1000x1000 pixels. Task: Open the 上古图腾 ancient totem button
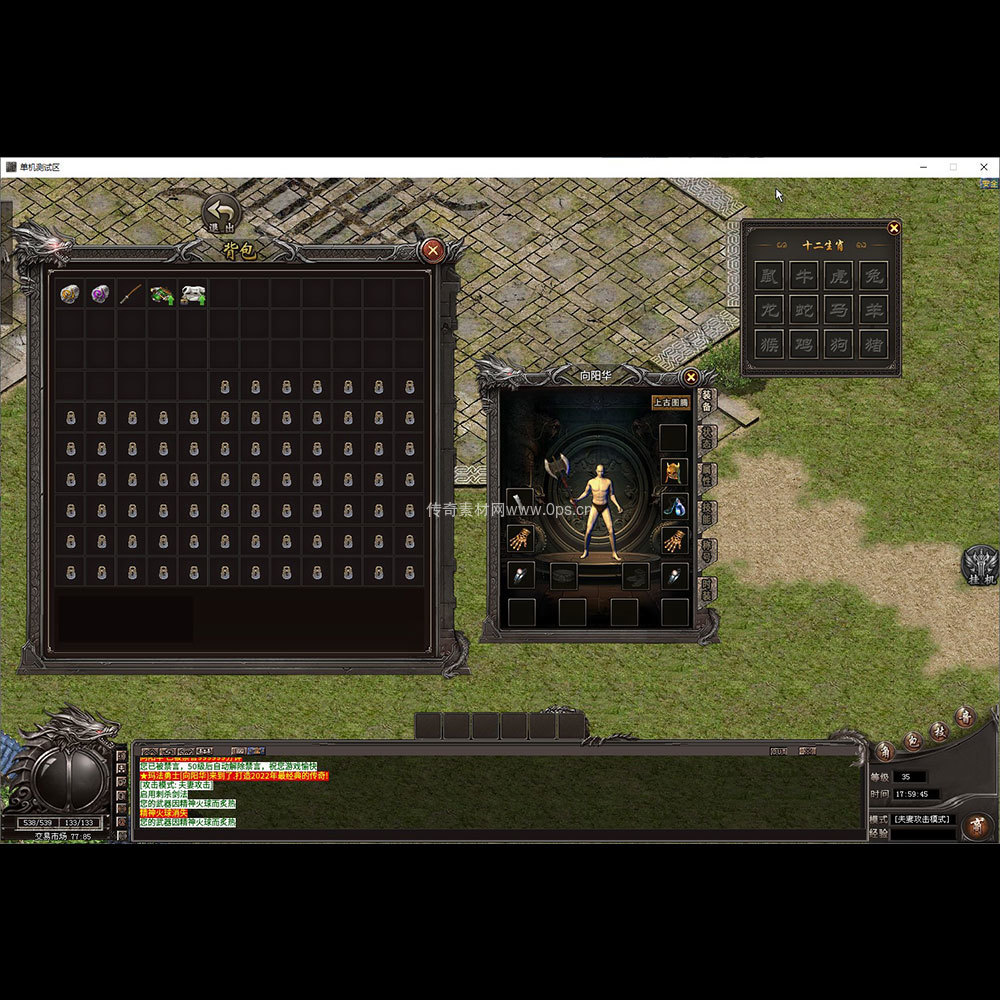(670, 403)
